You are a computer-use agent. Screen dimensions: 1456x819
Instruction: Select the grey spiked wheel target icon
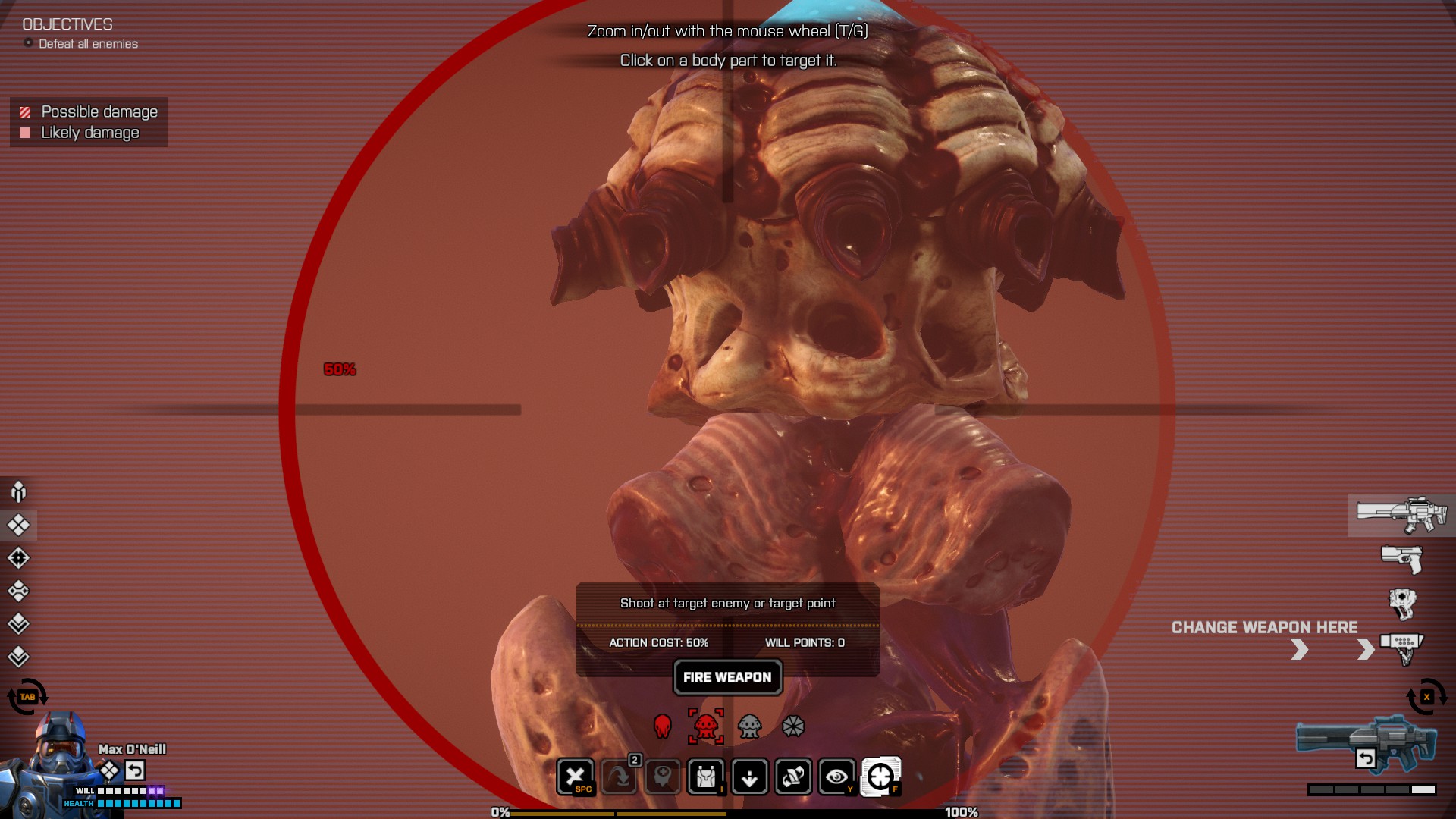point(792,726)
